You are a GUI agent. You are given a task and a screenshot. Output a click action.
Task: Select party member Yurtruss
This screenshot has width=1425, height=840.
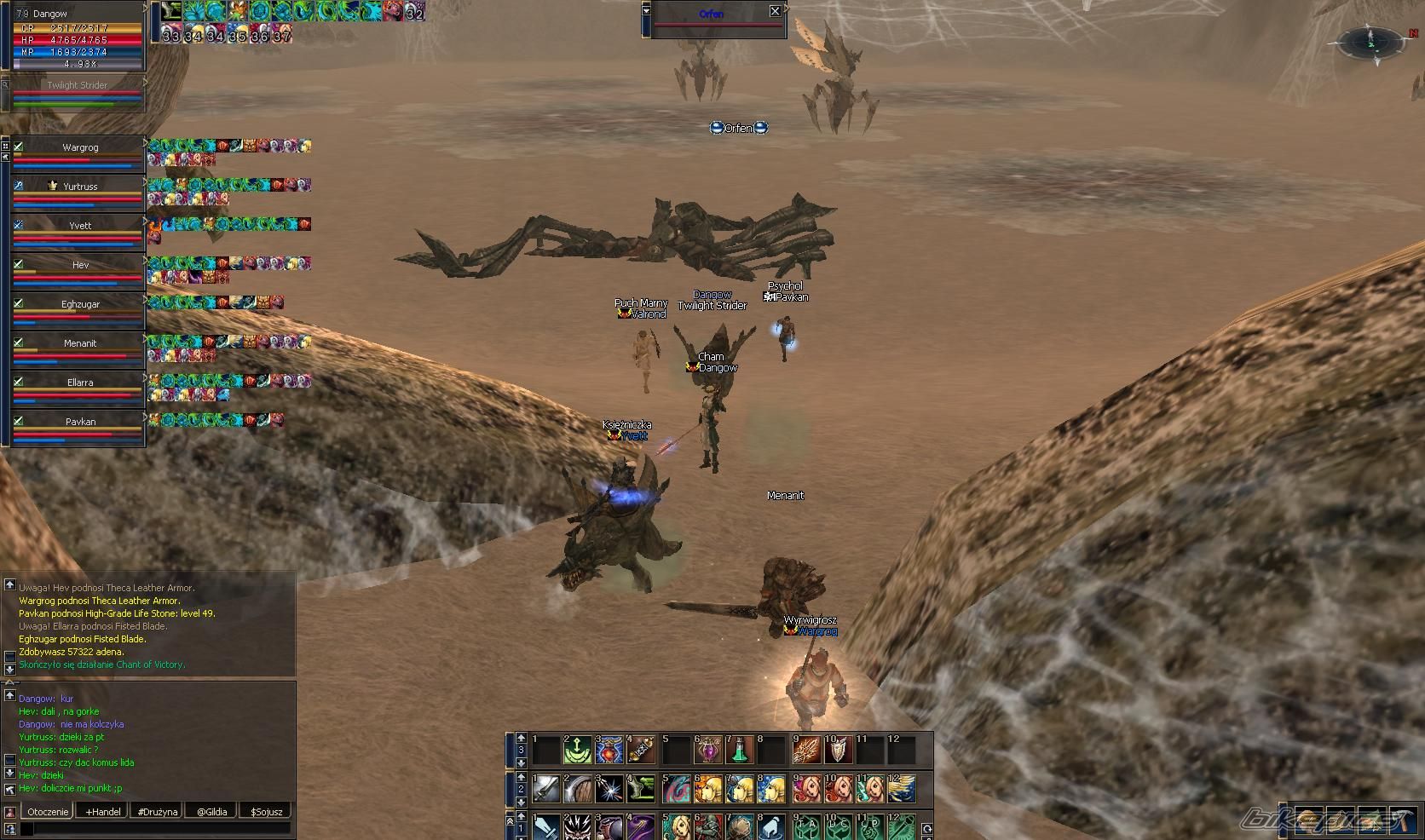79,187
